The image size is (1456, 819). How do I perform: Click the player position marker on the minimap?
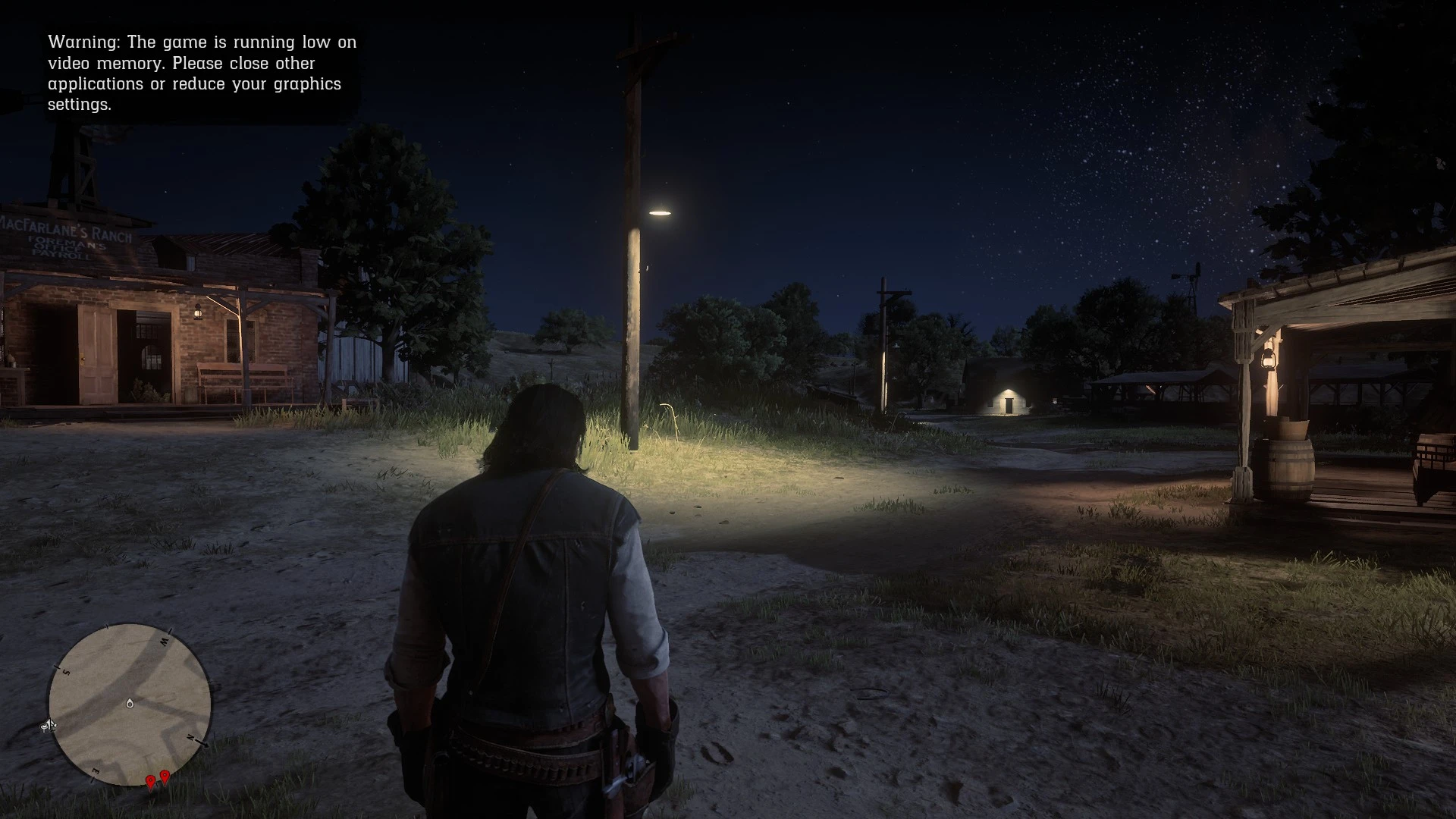point(130,704)
